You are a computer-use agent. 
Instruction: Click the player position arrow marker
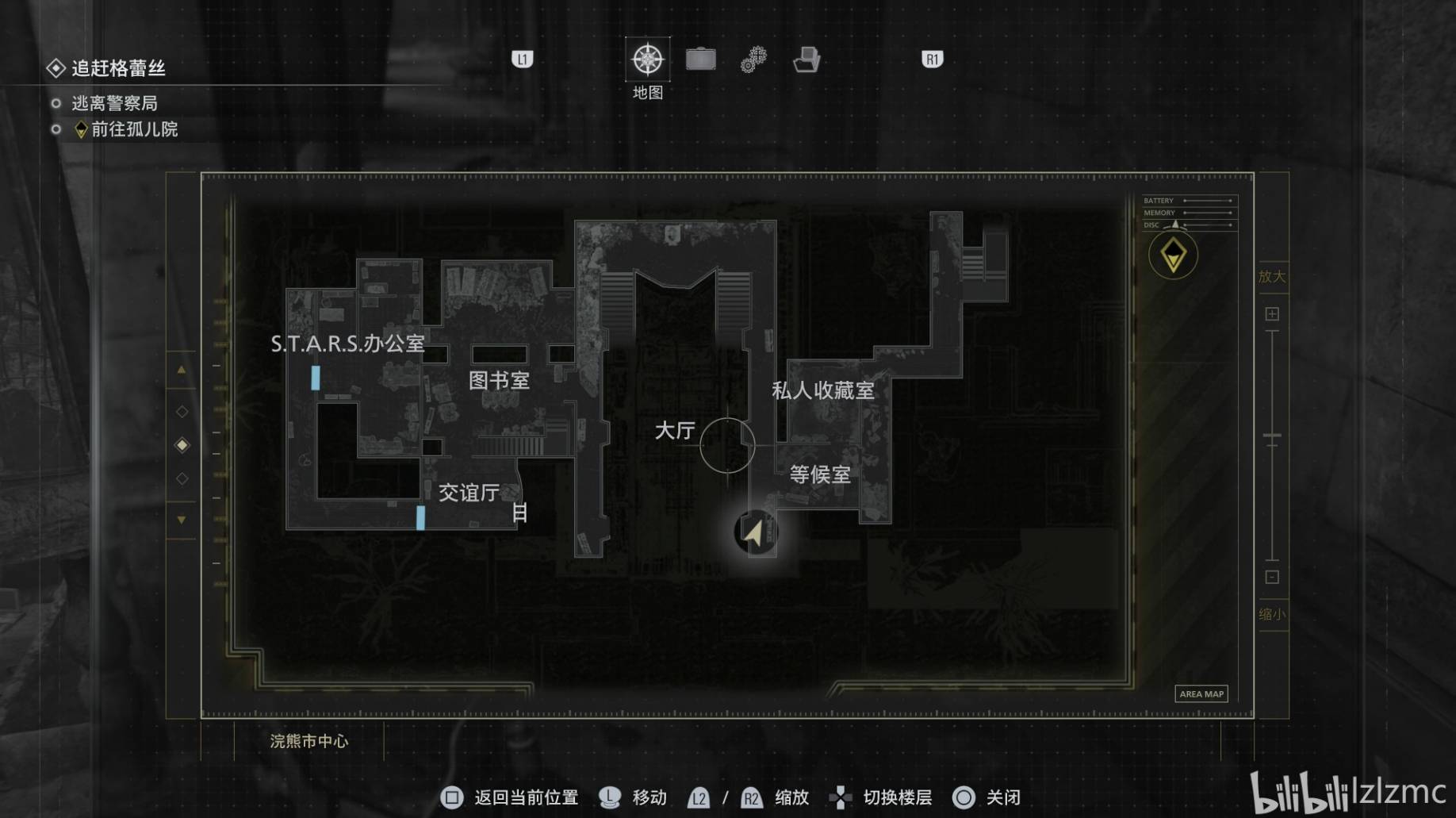tap(754, 532)
